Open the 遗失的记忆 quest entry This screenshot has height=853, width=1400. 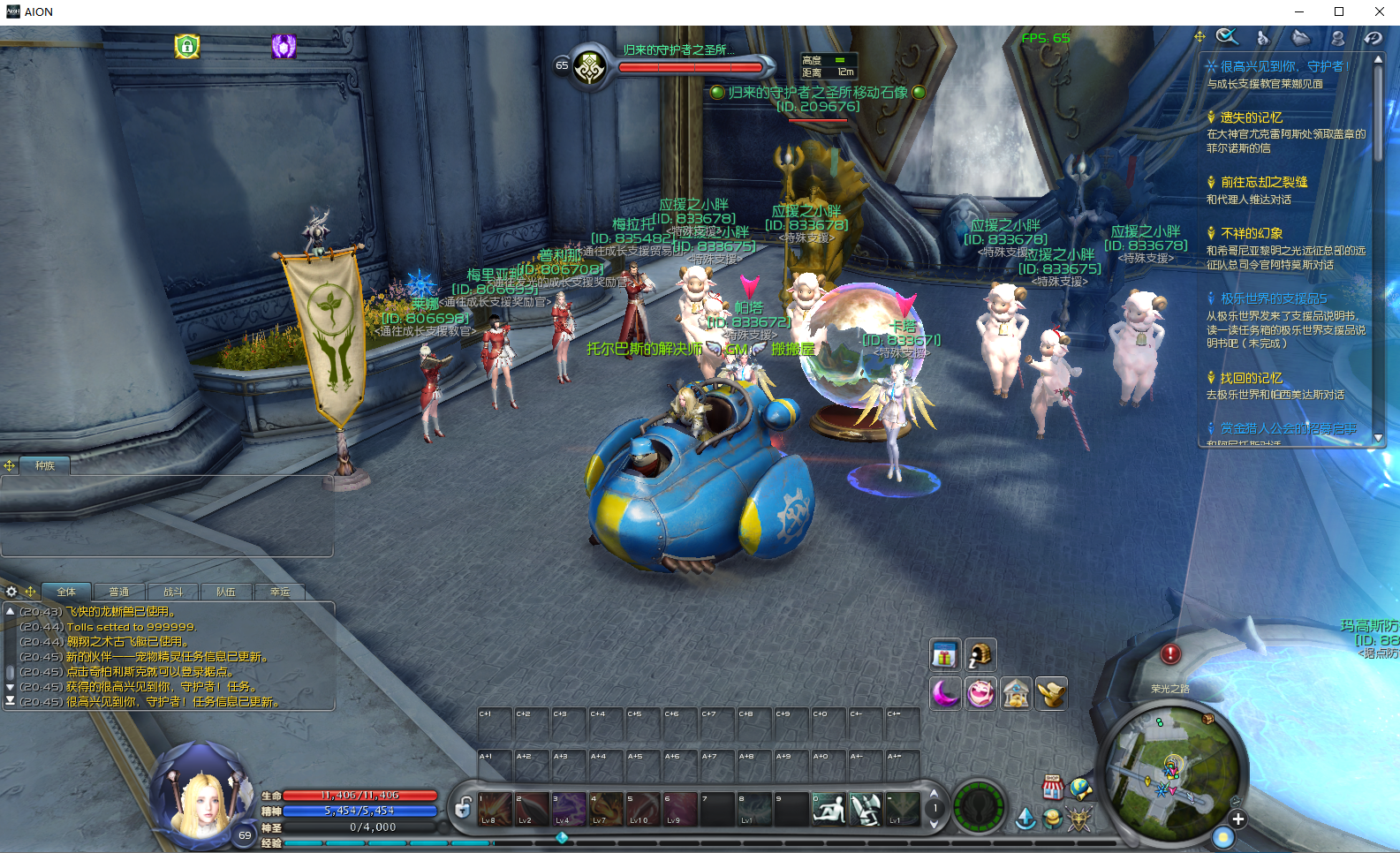coord(1251,117)
